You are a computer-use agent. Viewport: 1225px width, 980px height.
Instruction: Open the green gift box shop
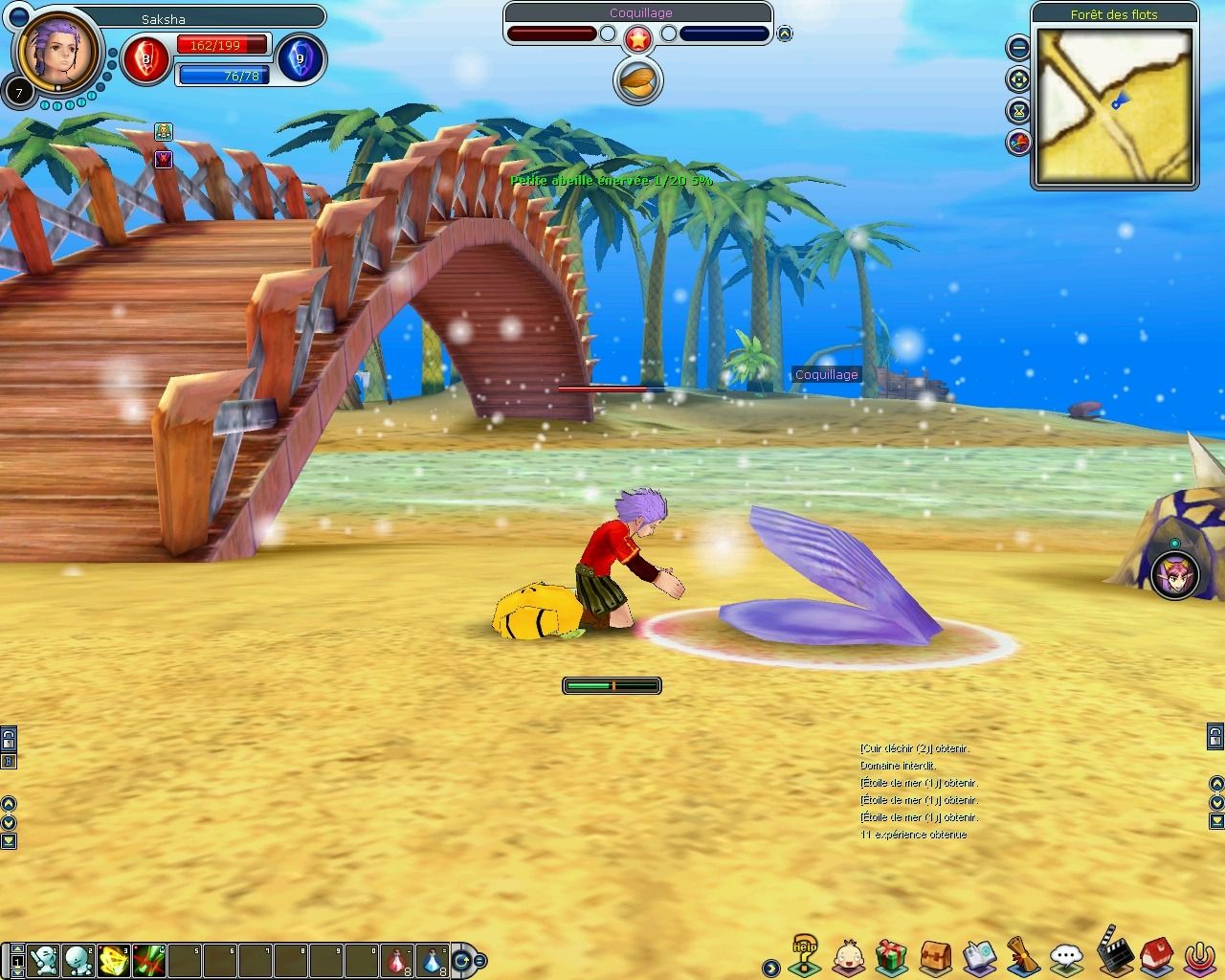pos(891,955)
